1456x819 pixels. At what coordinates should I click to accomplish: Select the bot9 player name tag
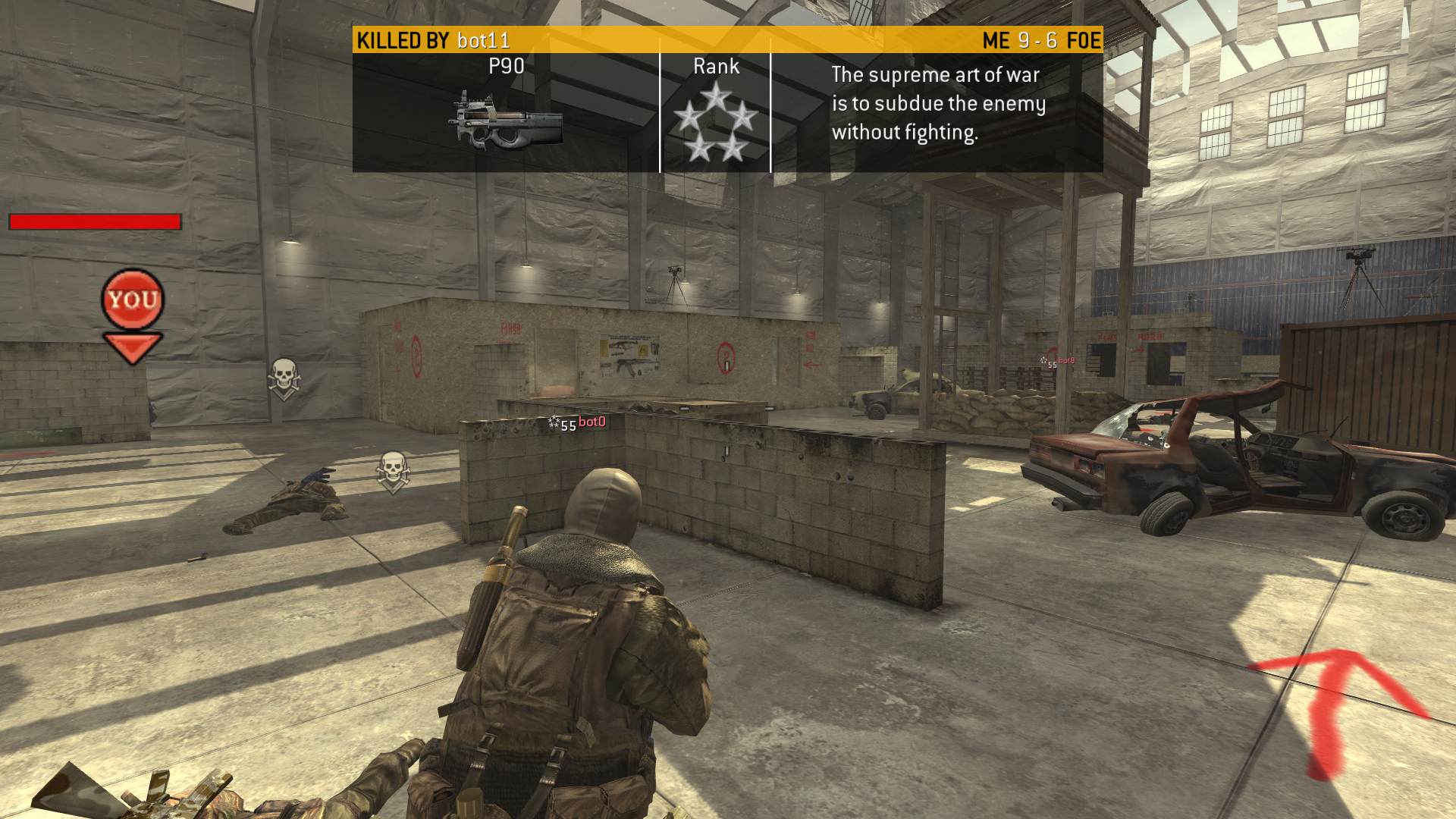(x=1065, y=361)
